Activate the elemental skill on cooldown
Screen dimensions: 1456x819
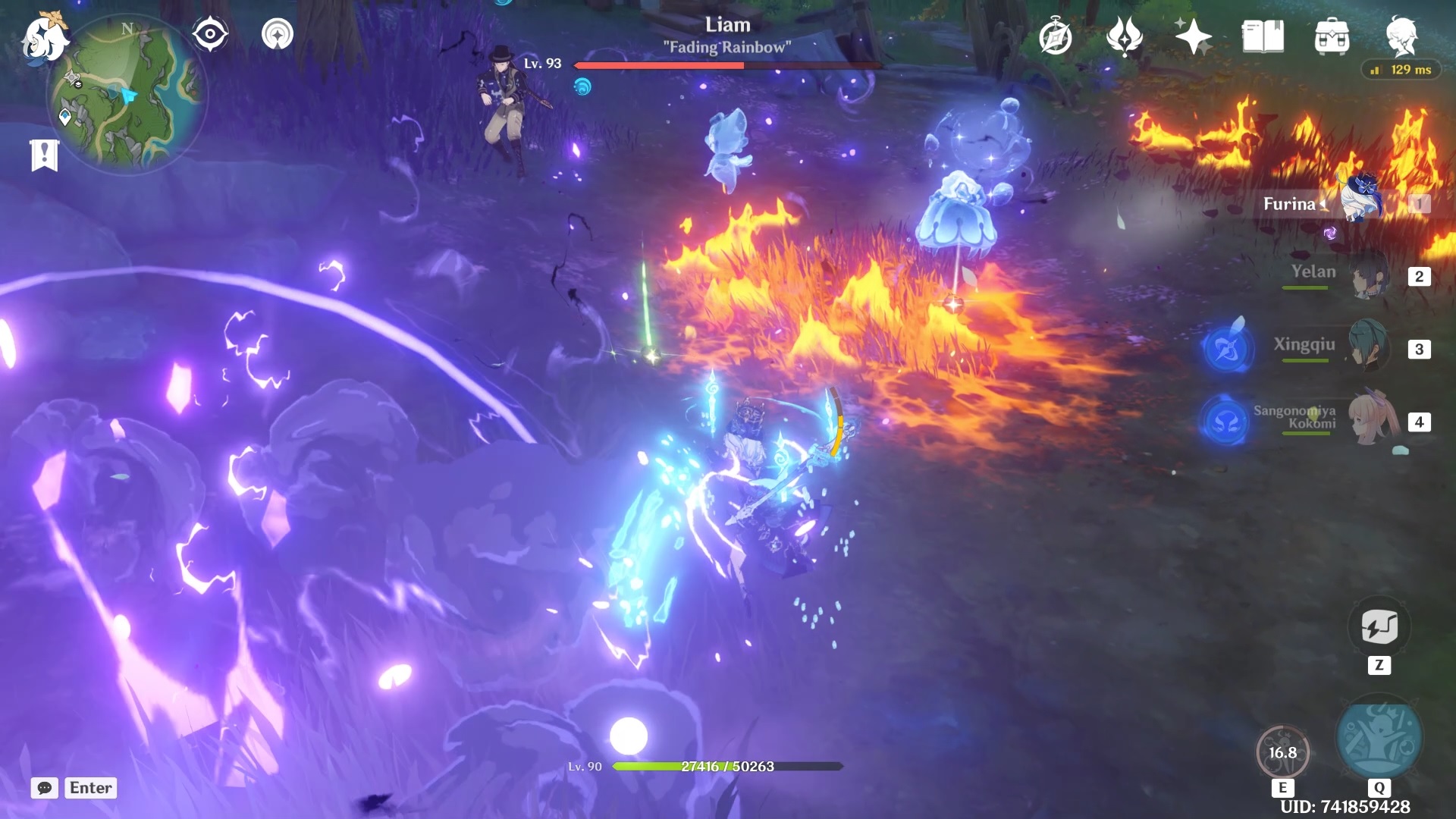(1282, 752)
